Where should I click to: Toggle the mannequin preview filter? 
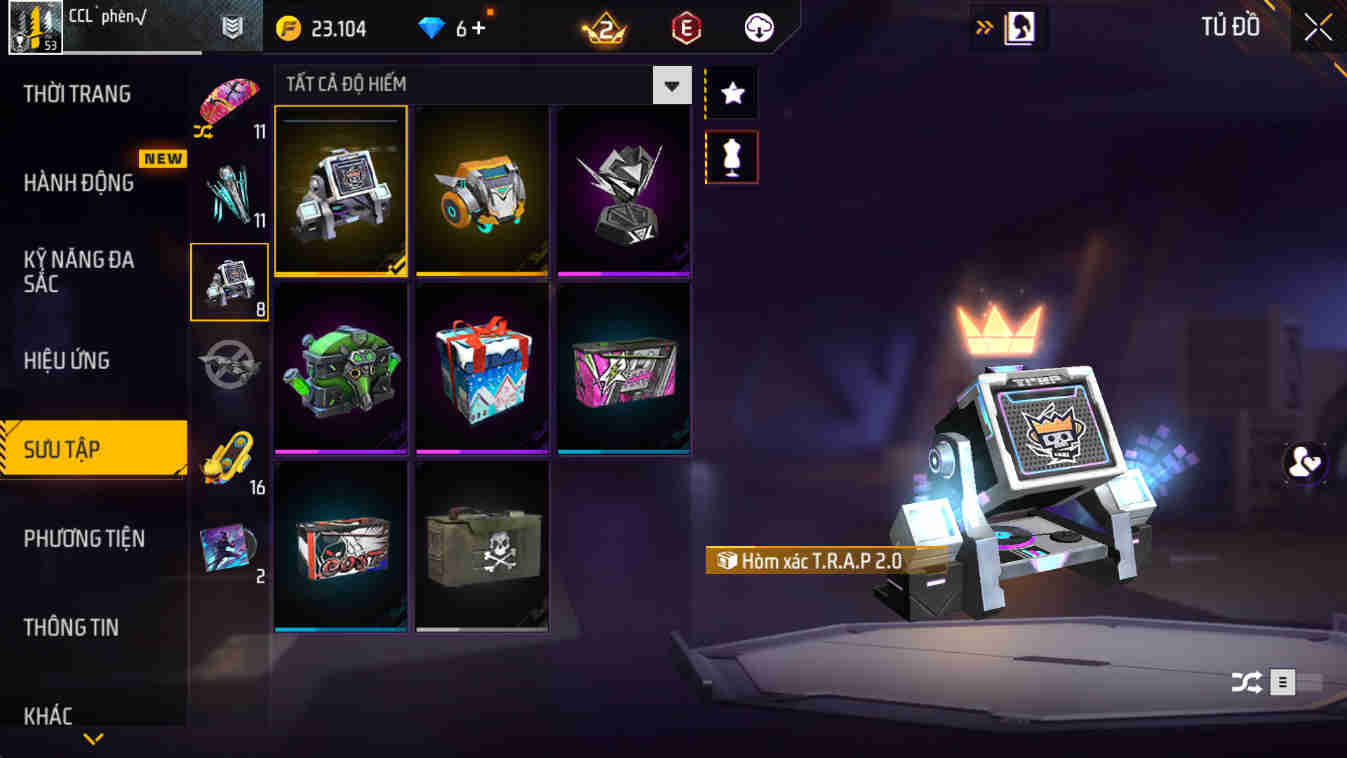(x=731, y=157)
